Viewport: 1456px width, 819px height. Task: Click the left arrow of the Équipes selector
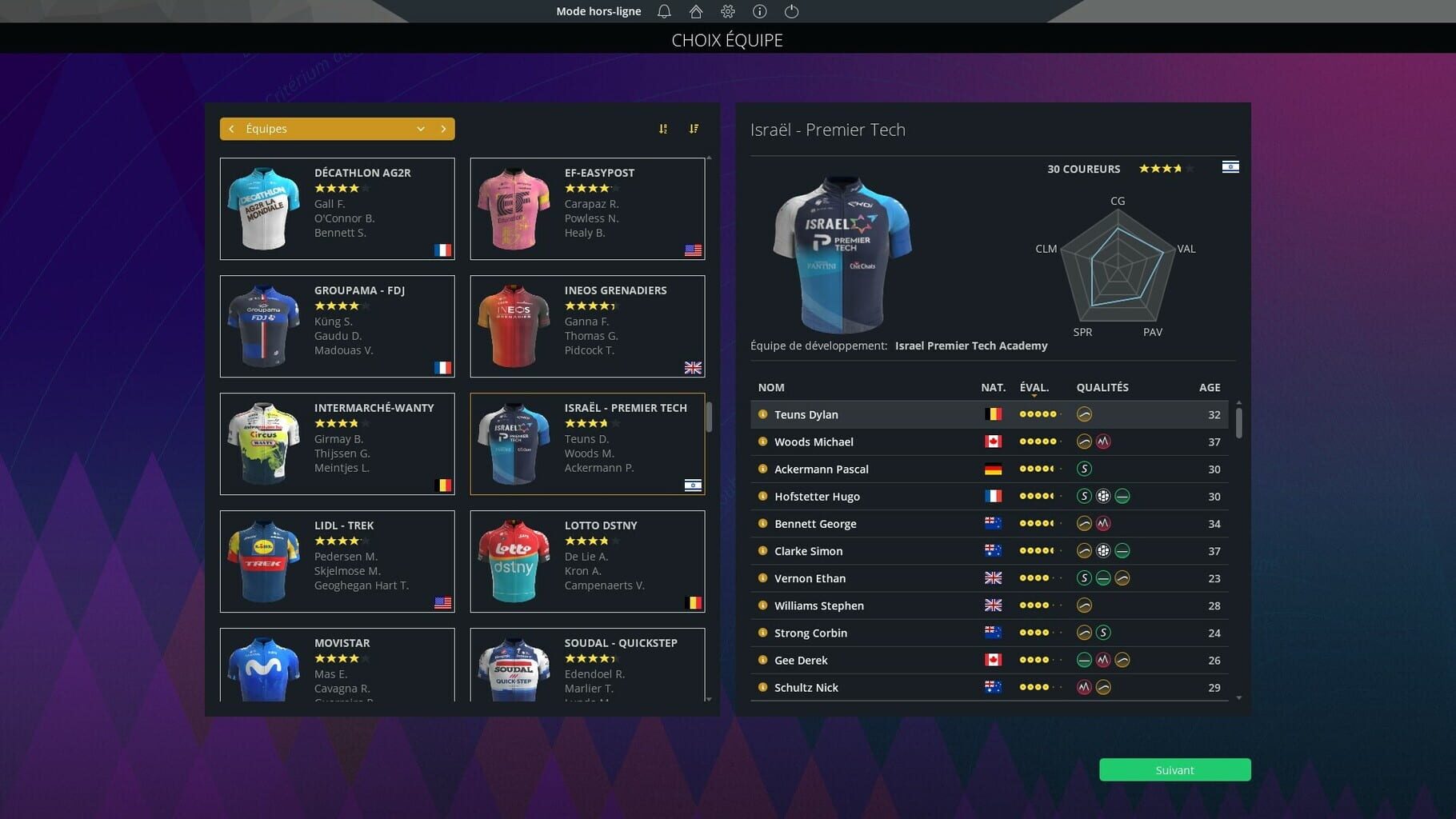231,128
